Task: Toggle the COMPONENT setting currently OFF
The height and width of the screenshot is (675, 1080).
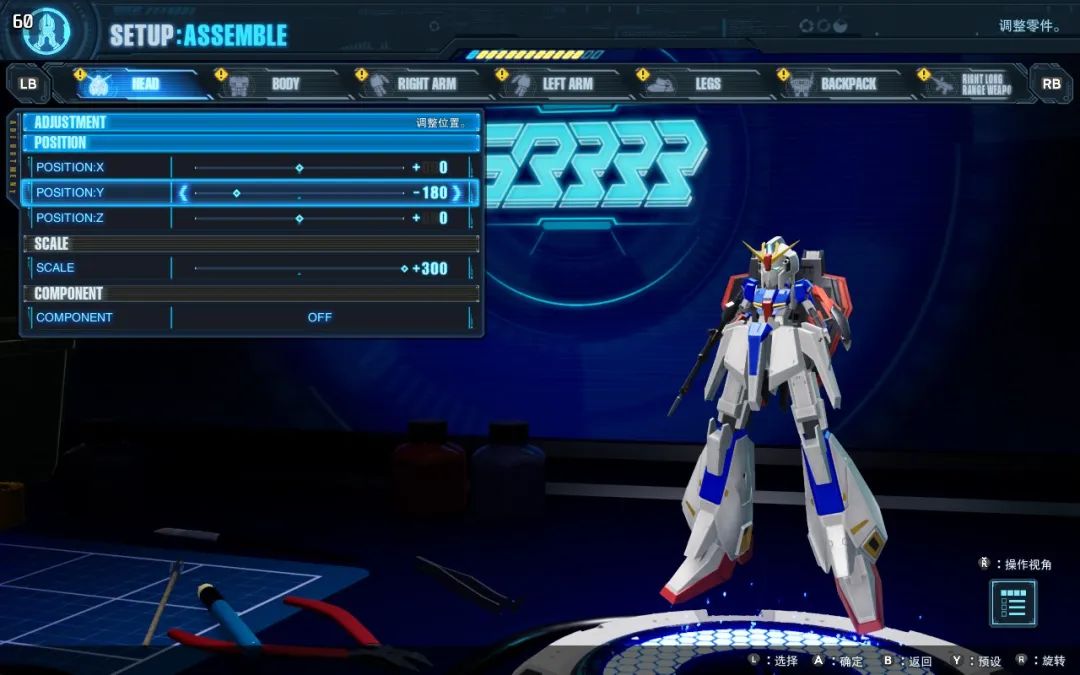Action: [x=320, y=317]
